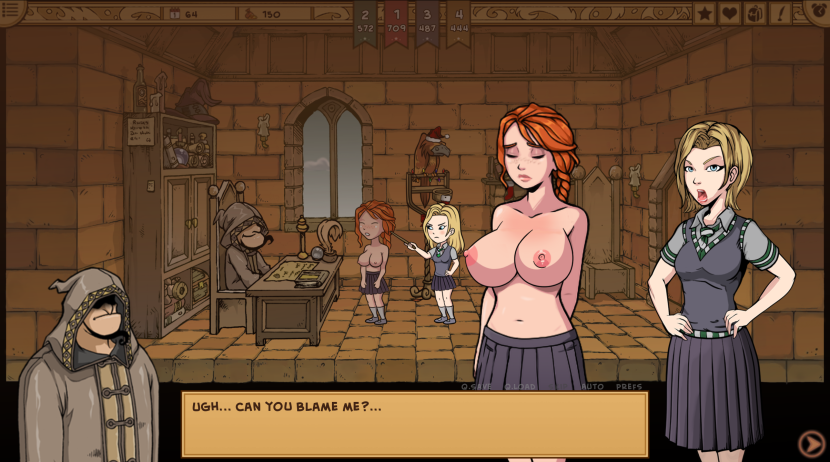Toggle Auto dialogue advance
Viewport: 830px width, 462px height.
click(592, 386)
